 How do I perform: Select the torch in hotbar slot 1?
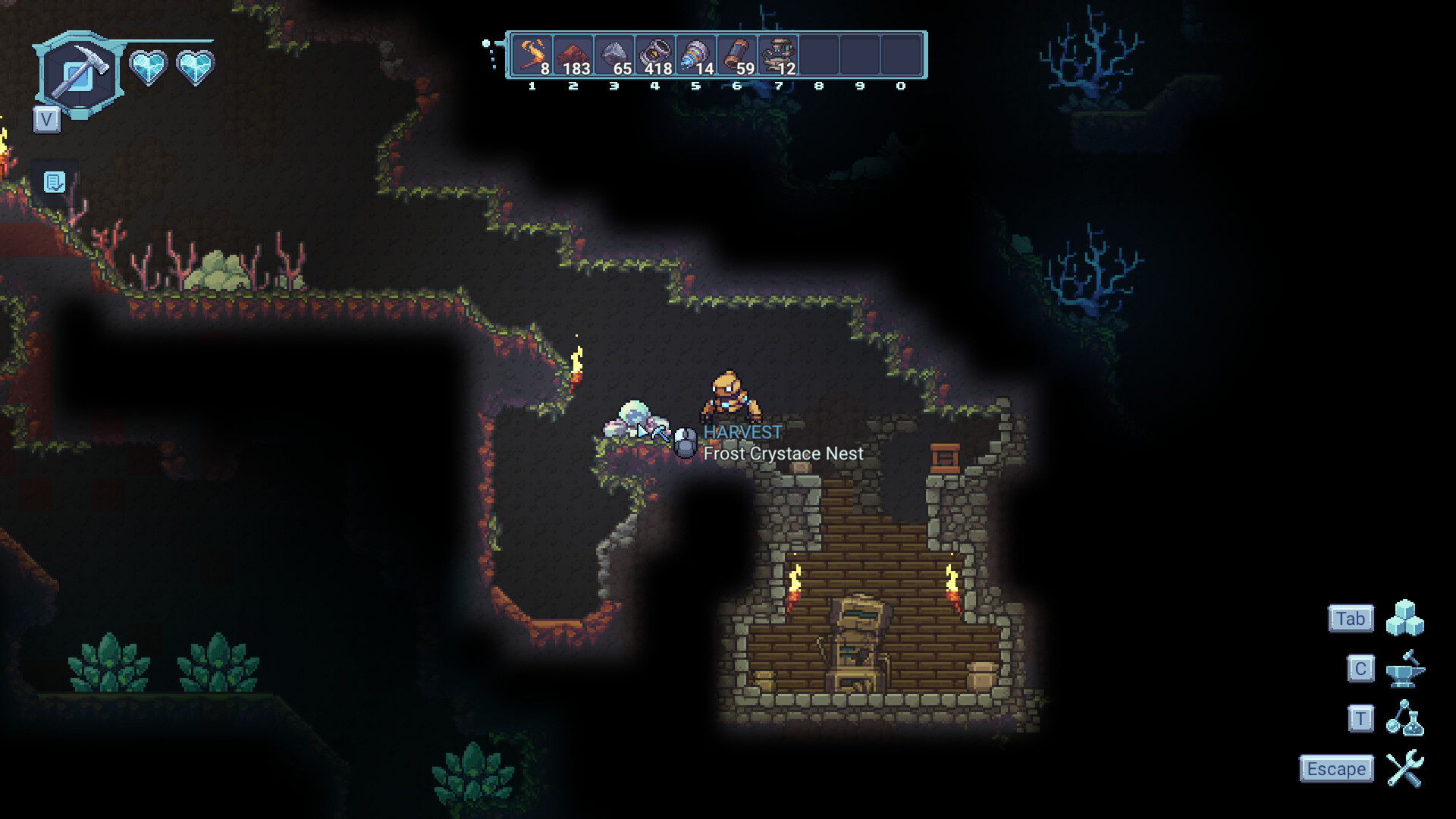(533, 52)
